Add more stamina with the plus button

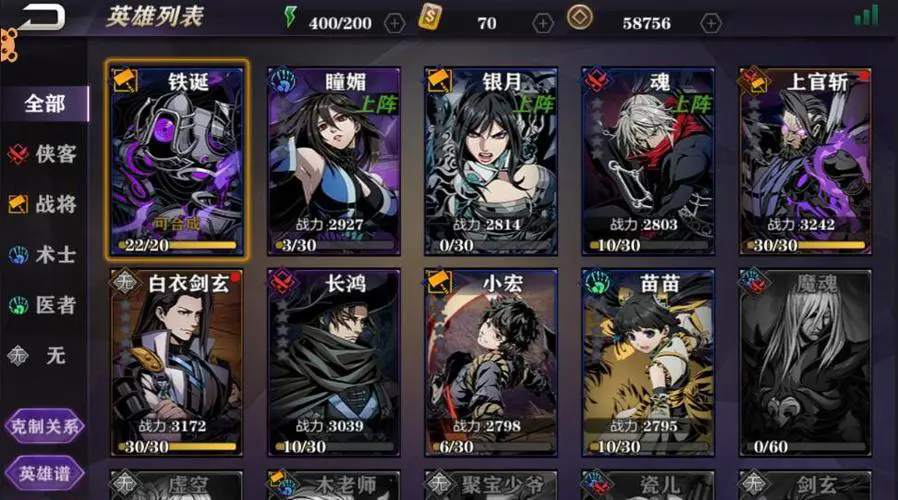click(x=395, y=23)
